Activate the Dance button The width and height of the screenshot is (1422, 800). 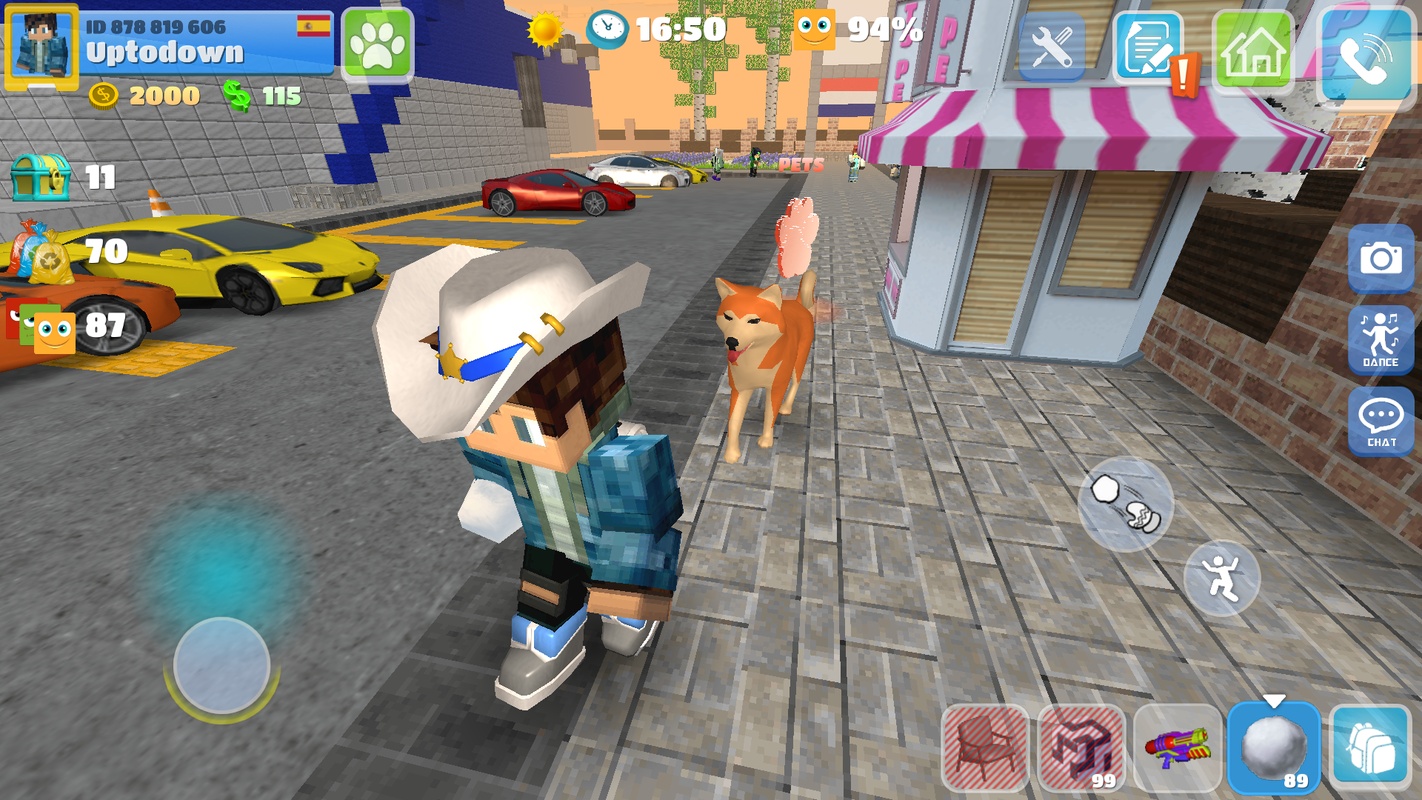[1380, 340]
